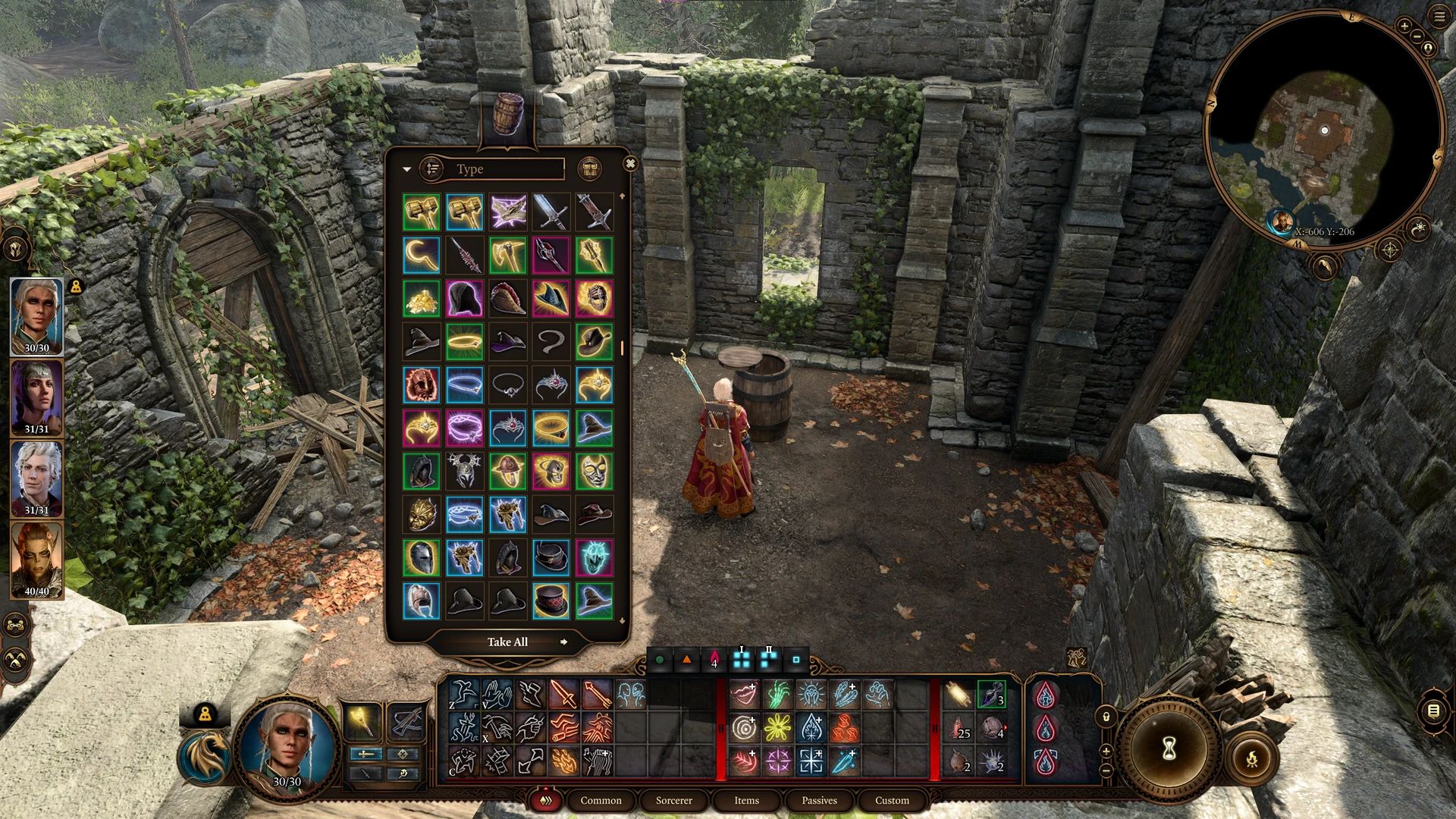Open the Type sort dropdown
This screenshot has width=1456, height=819.
point(500,169)
